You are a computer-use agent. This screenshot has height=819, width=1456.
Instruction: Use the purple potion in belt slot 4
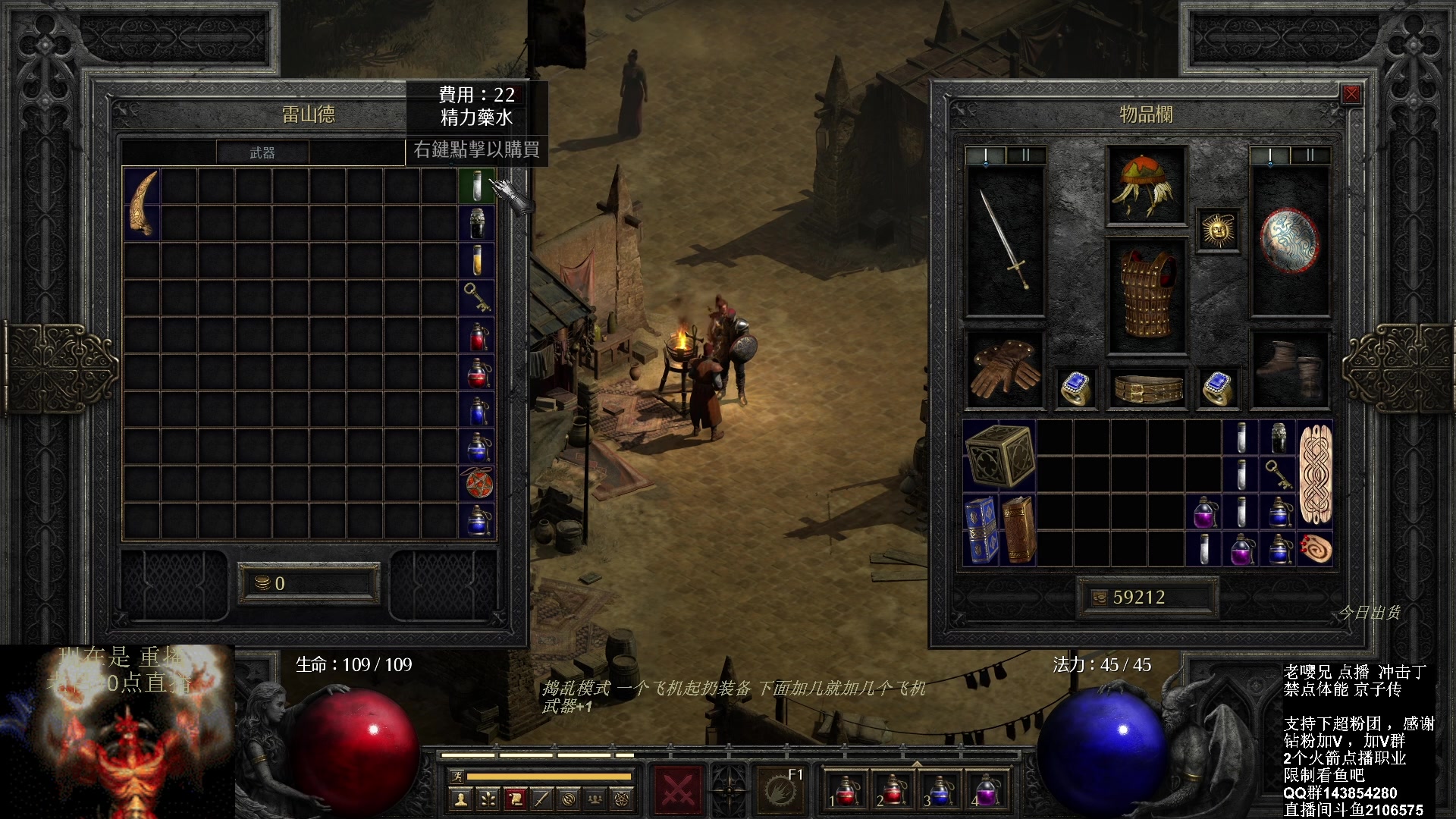tap(987, 790)
